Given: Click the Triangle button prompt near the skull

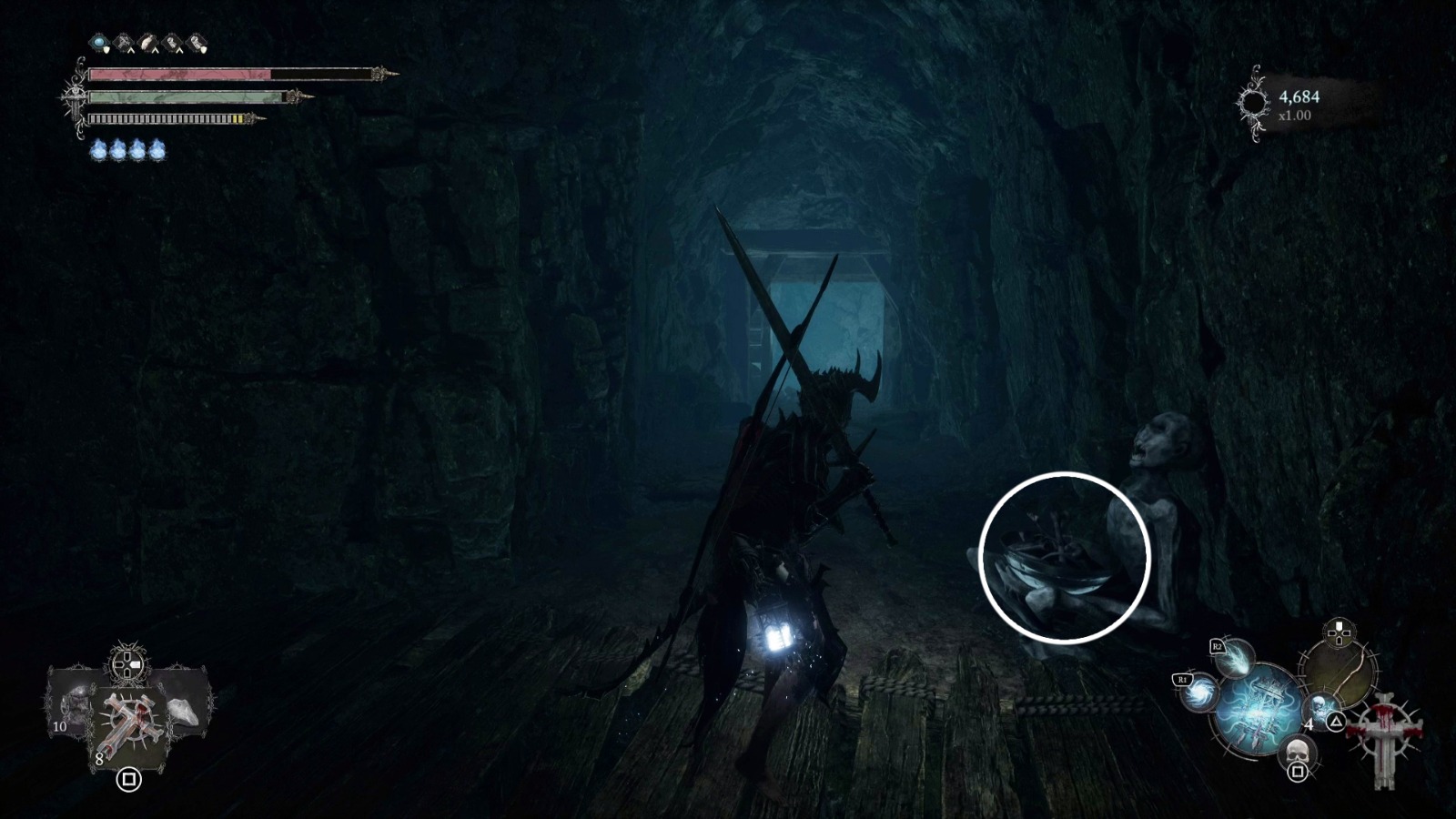Looking at the screenshot, I should pos(1335,722).
